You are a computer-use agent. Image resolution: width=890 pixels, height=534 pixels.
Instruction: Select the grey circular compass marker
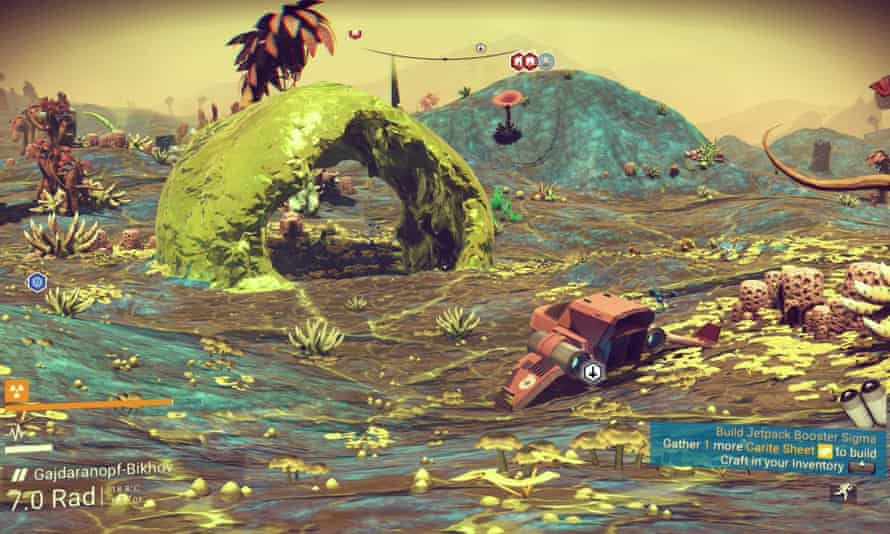[x=480, y=47]
